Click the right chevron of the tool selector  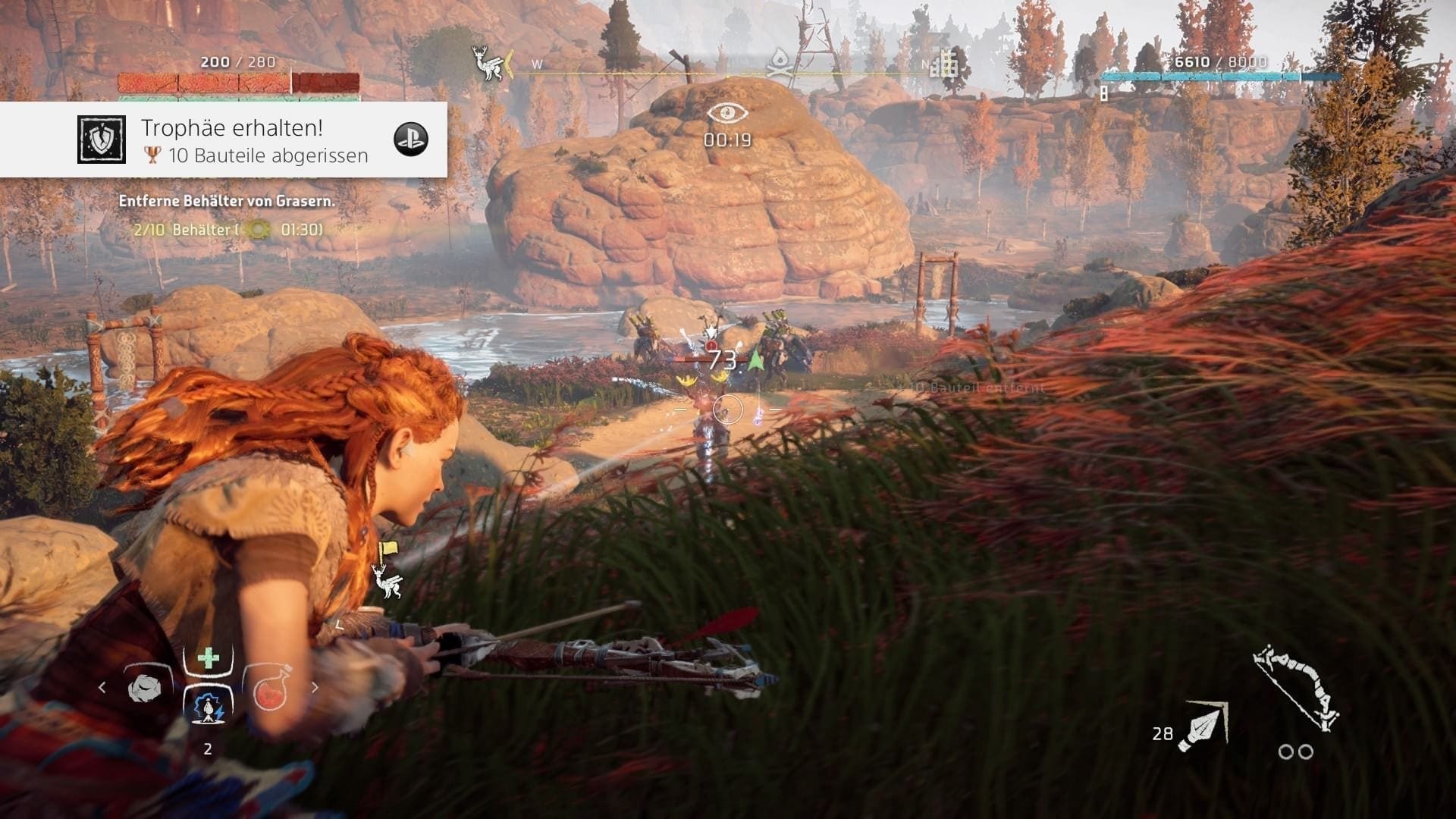pyautogui.click(x=315, y=688)
